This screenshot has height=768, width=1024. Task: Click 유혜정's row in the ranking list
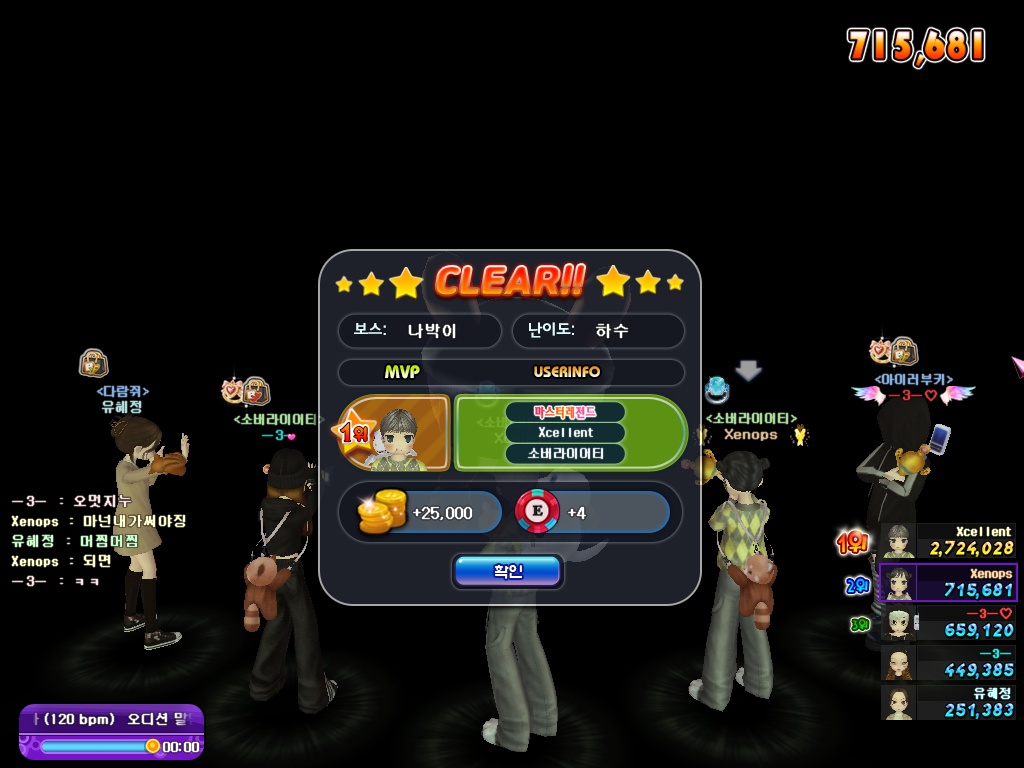948,702
